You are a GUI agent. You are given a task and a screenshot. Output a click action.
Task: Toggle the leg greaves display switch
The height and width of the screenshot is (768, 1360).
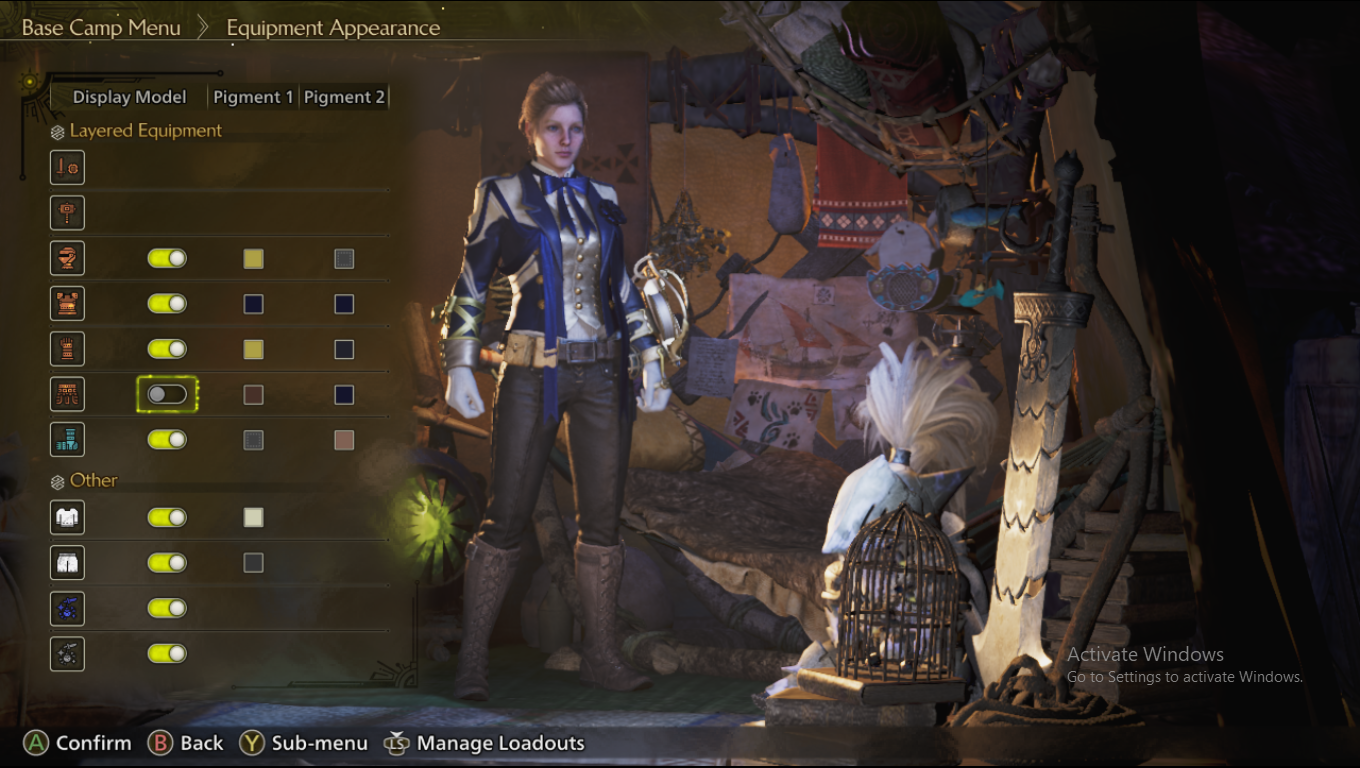click(x=167, y=439)
